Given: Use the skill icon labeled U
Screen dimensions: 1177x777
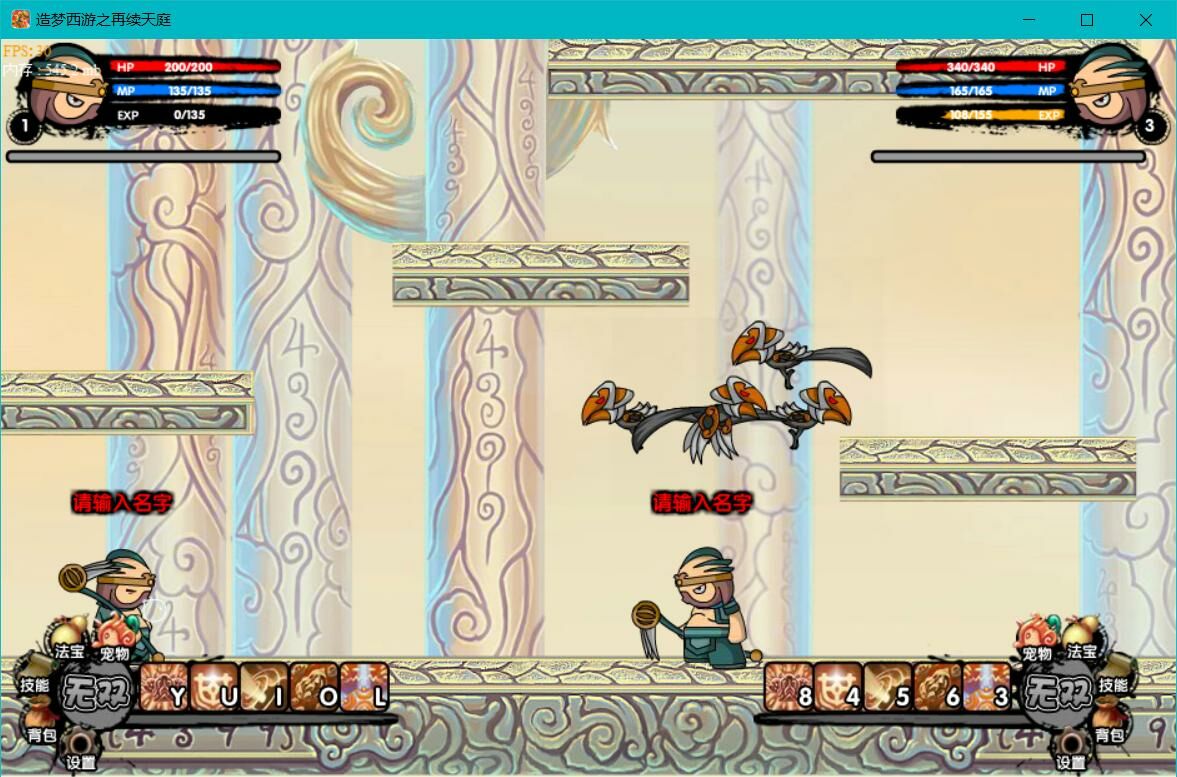Looking at the screenshot, I should tap(214, 688).
